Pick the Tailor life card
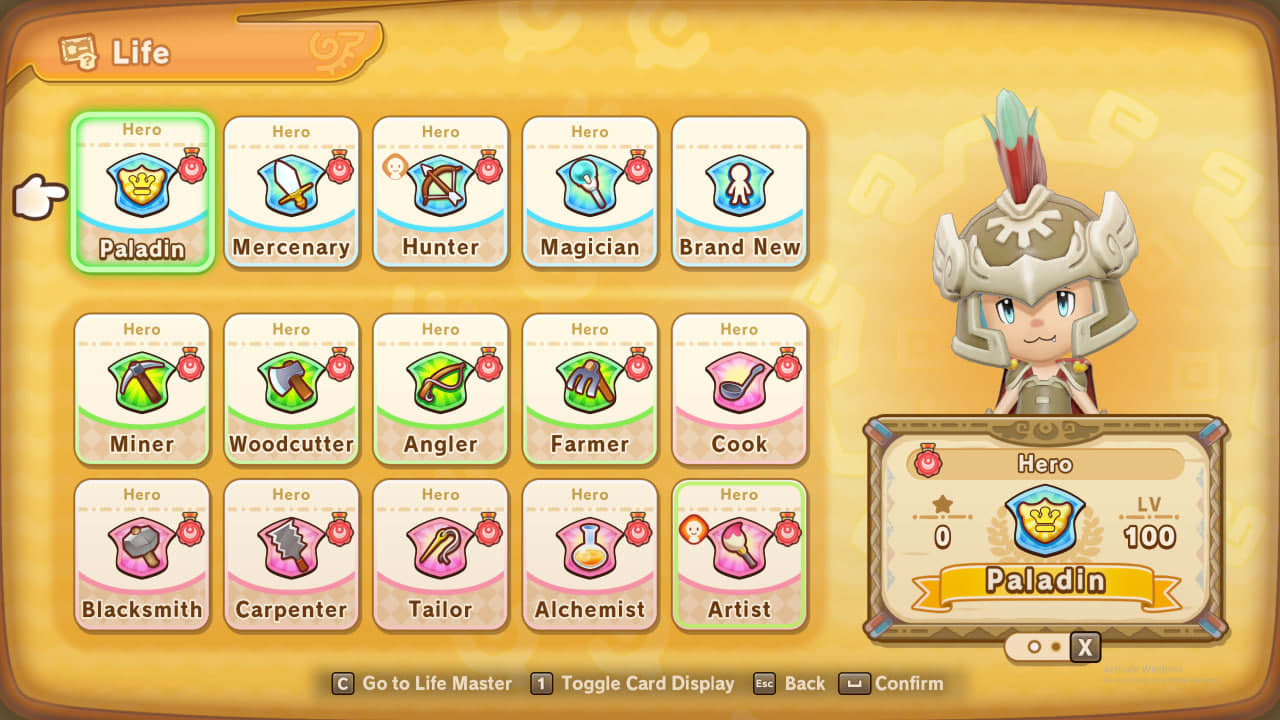 tap(440, 555)
